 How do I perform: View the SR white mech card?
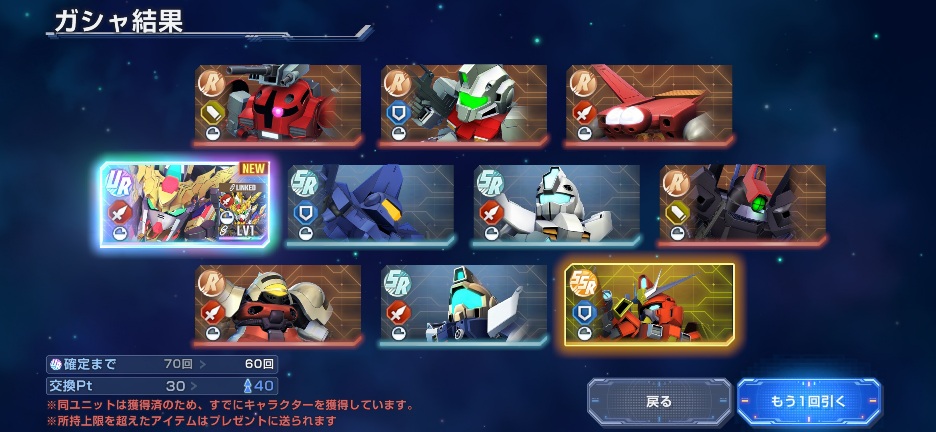(557, 204)
